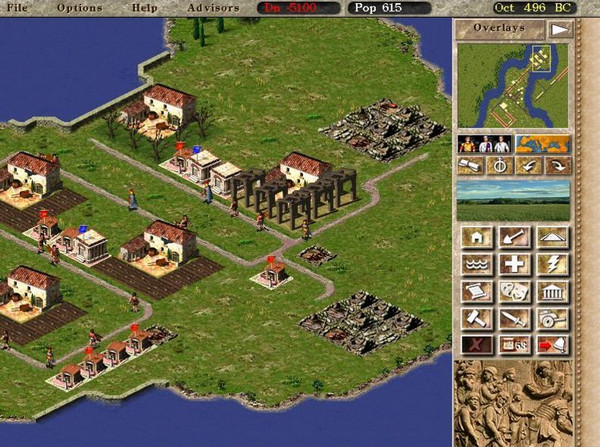Open the religion lightning bolt build menu
600x447 pixels.
[552, 264]
